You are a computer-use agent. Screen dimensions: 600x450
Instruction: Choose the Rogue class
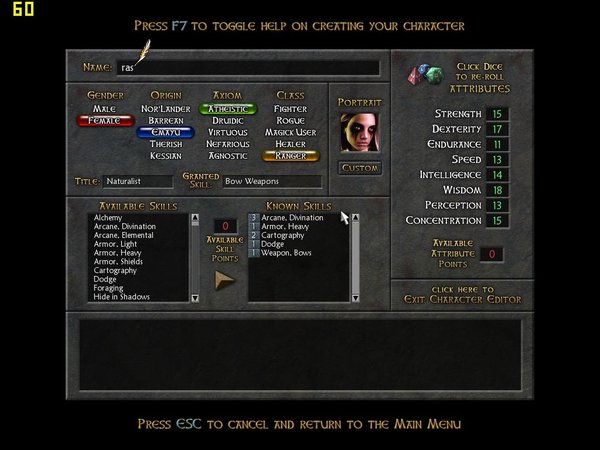(x=290, y=120)
